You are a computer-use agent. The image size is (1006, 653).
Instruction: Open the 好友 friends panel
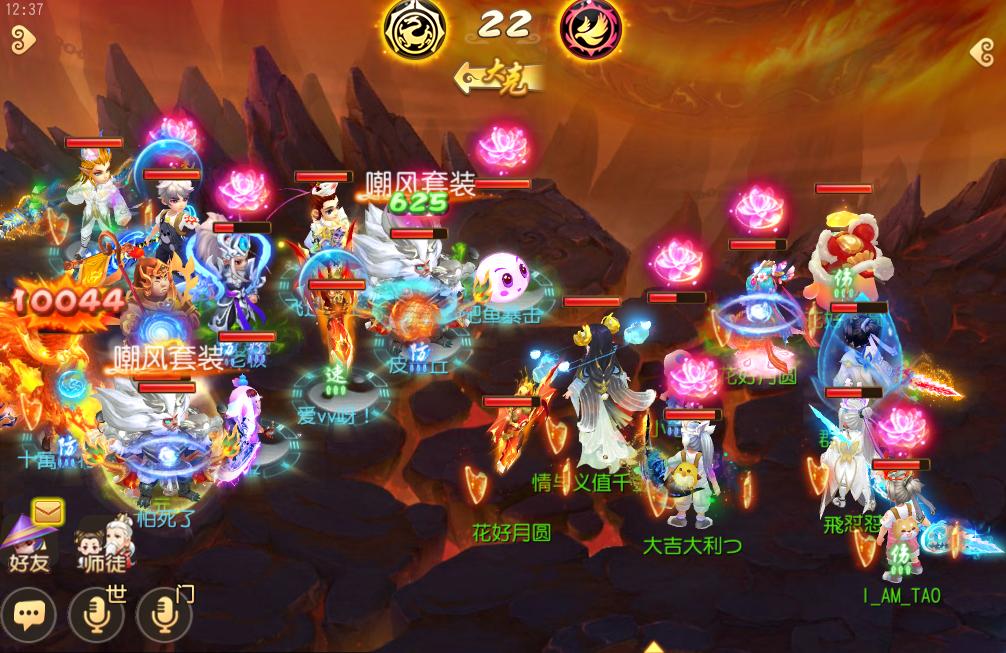click(x=27, y=547)
